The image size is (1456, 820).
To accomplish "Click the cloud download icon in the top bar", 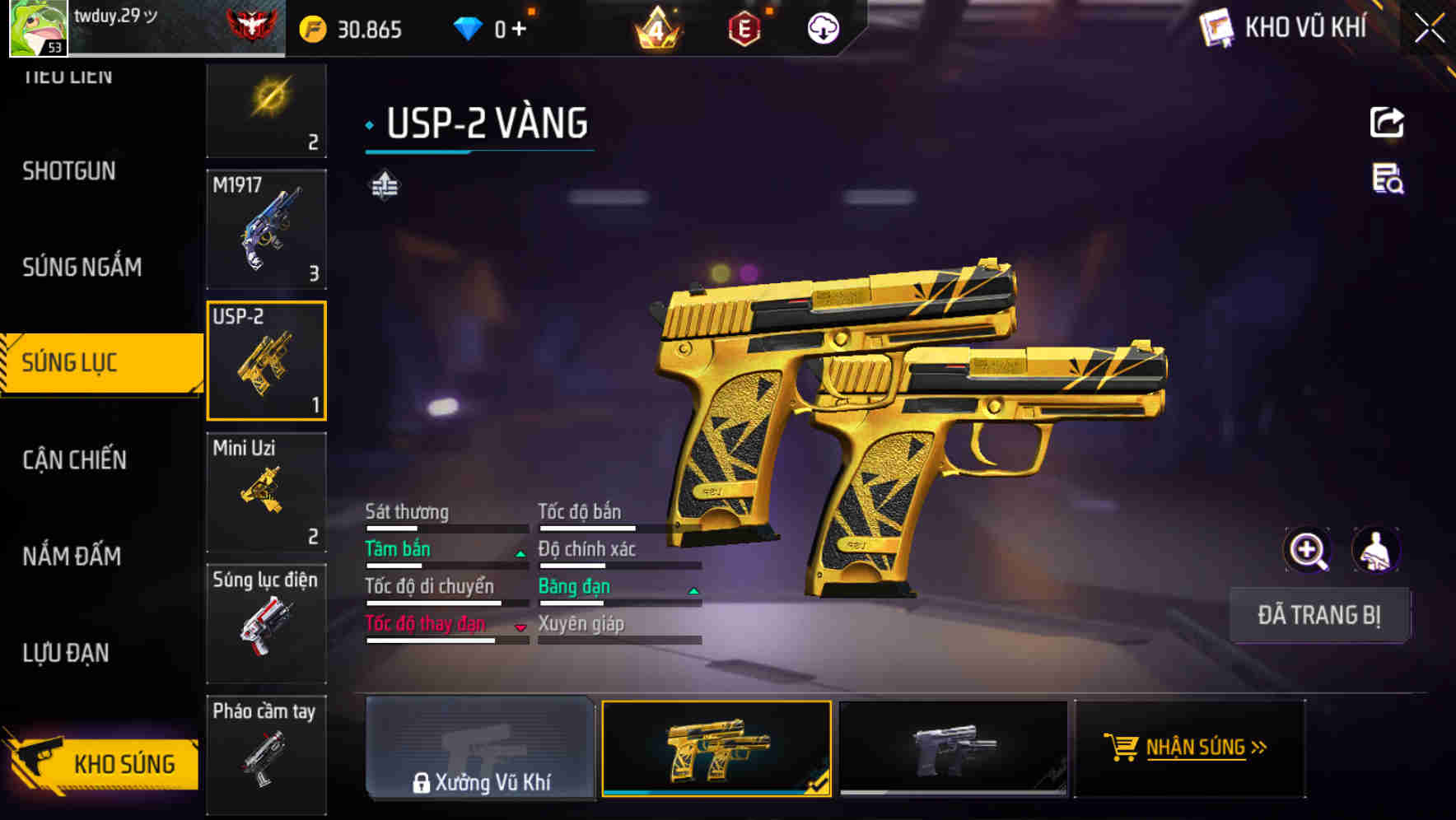I will point(823,29).
